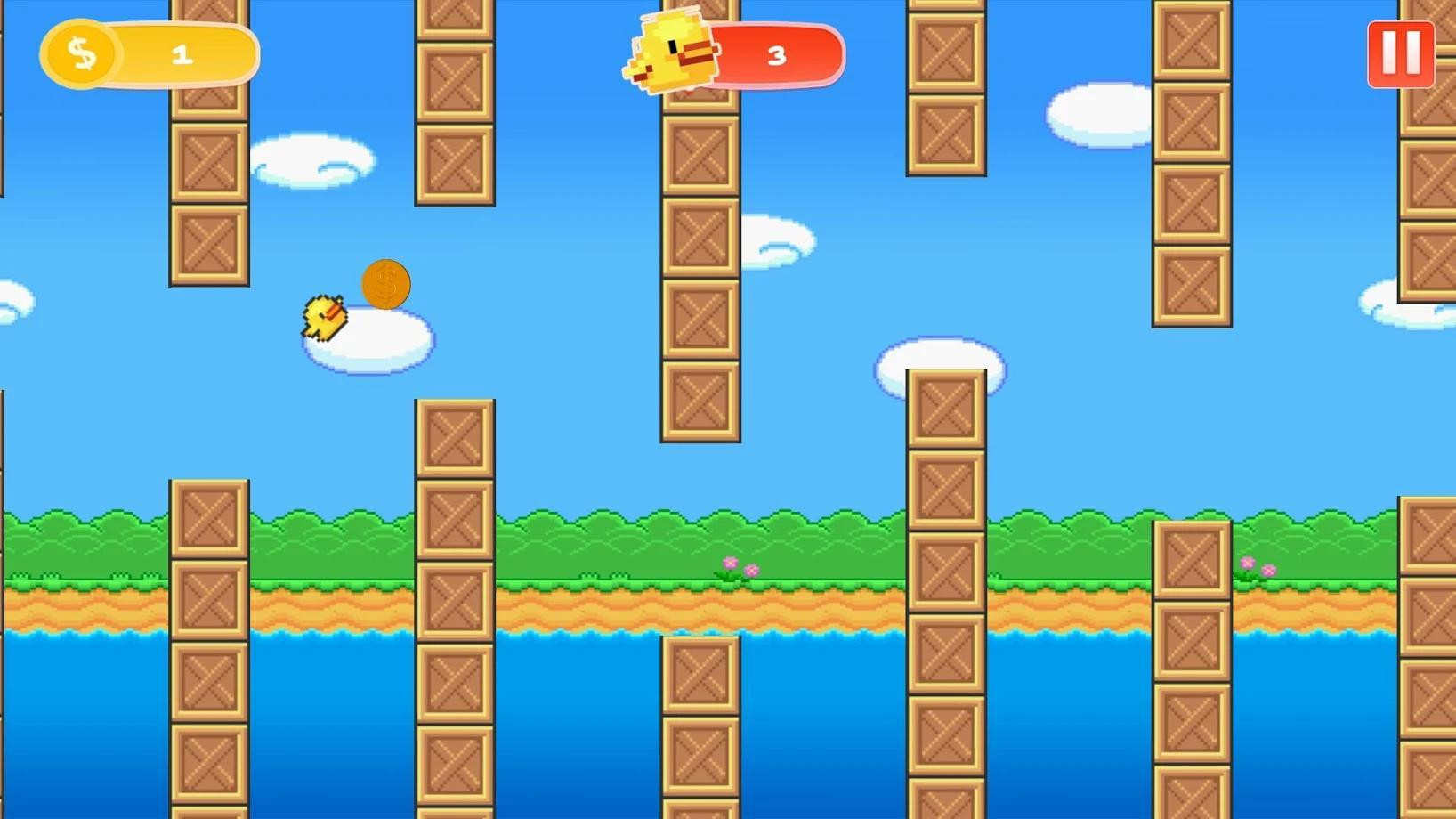1456x819 pixels.
Task: Tap the pink flowers near the right crates
Action: click(1256, 566)
